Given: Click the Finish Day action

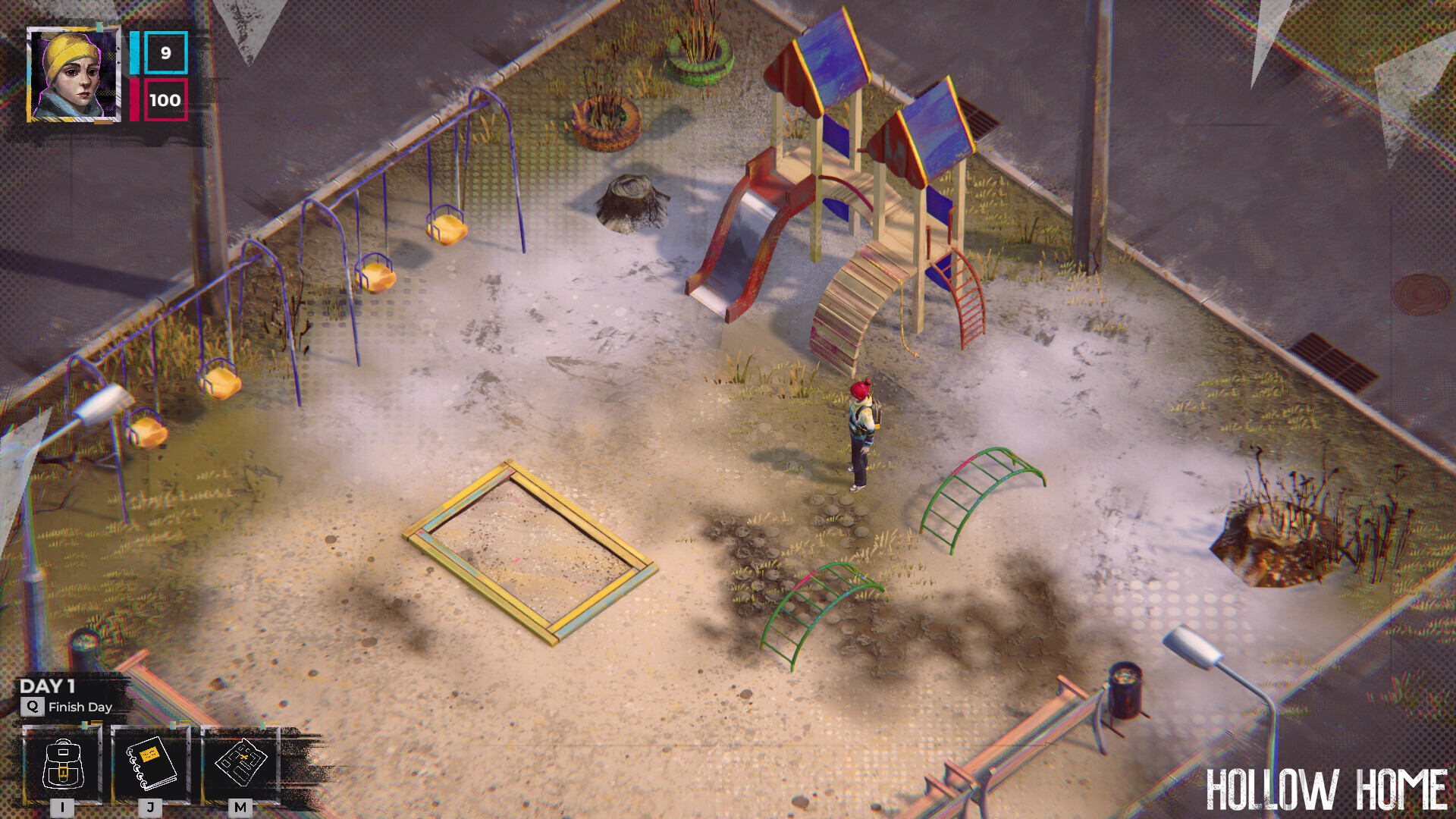Looking at the screenshot, I should point(80,707).
